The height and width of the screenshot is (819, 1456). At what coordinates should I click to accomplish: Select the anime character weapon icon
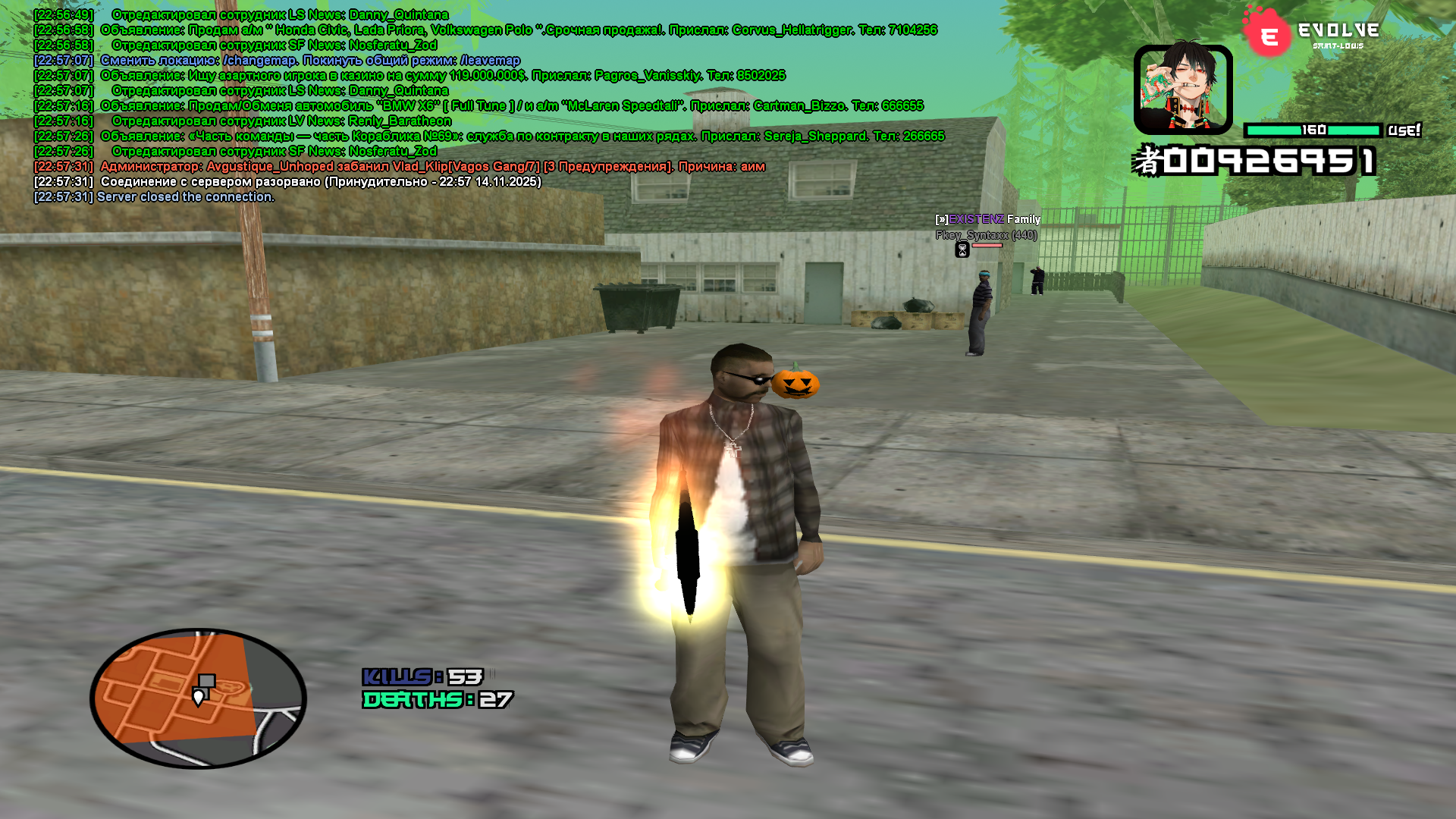[1182, 89]
